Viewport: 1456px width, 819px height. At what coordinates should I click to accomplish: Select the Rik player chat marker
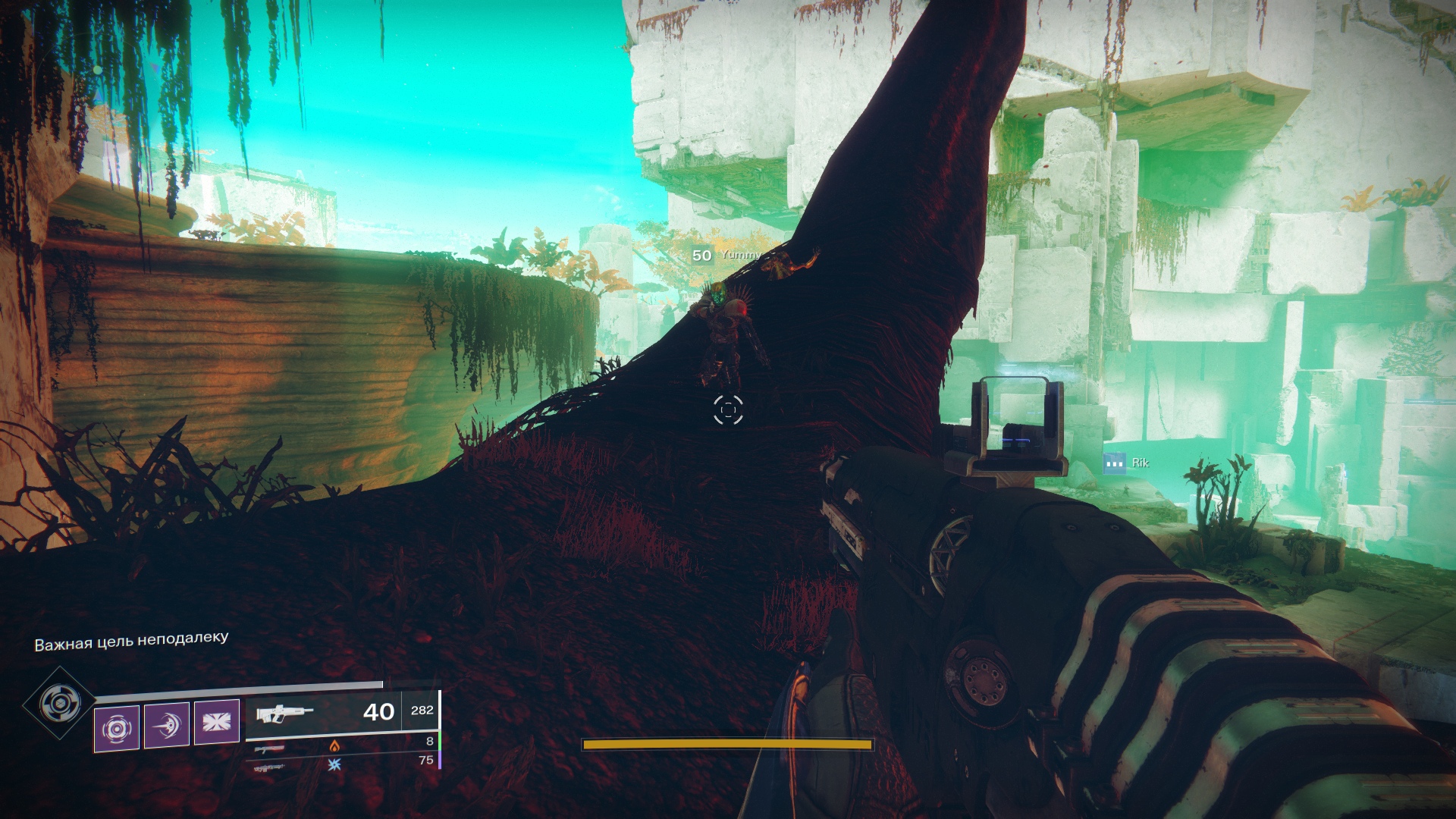click(1114, 463)
